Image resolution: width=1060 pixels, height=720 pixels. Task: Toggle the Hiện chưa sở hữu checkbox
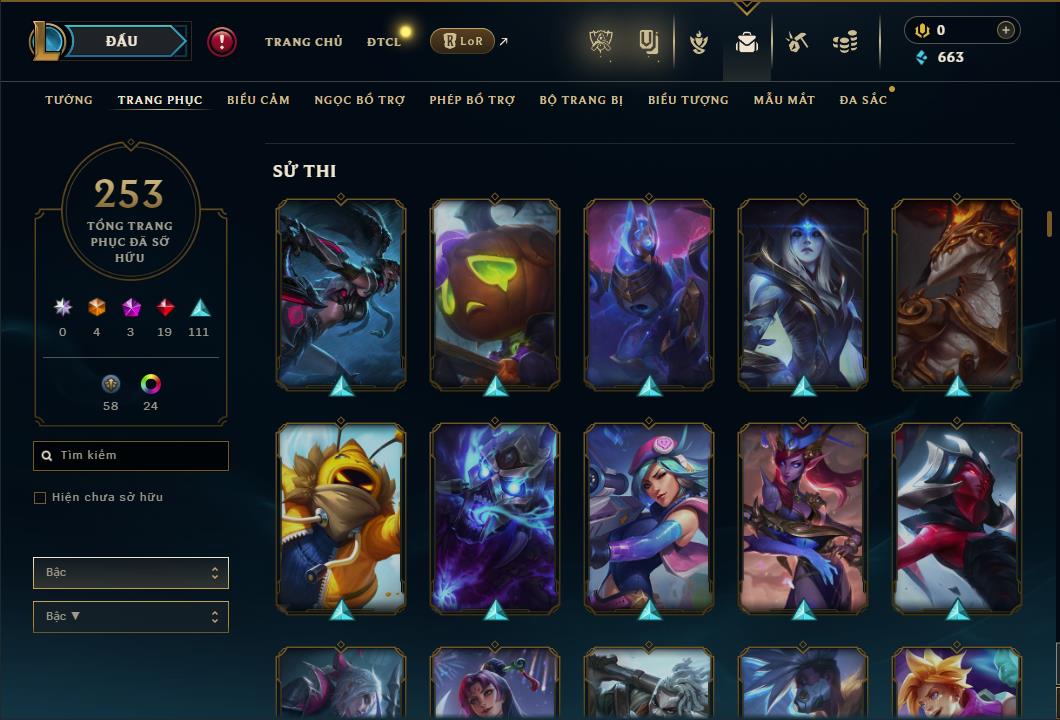40,498
